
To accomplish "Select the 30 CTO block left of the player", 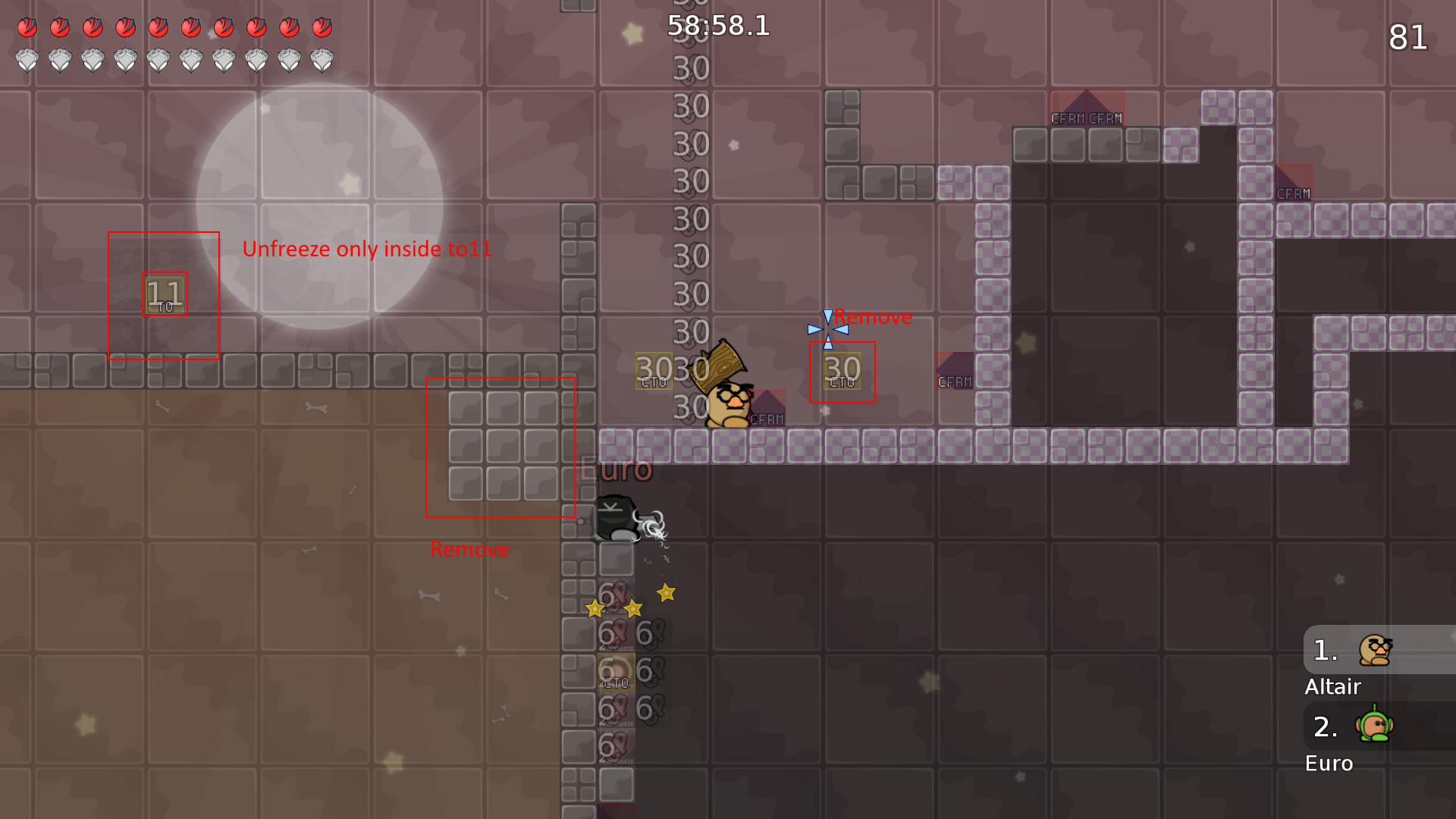I will pos(653,371).
